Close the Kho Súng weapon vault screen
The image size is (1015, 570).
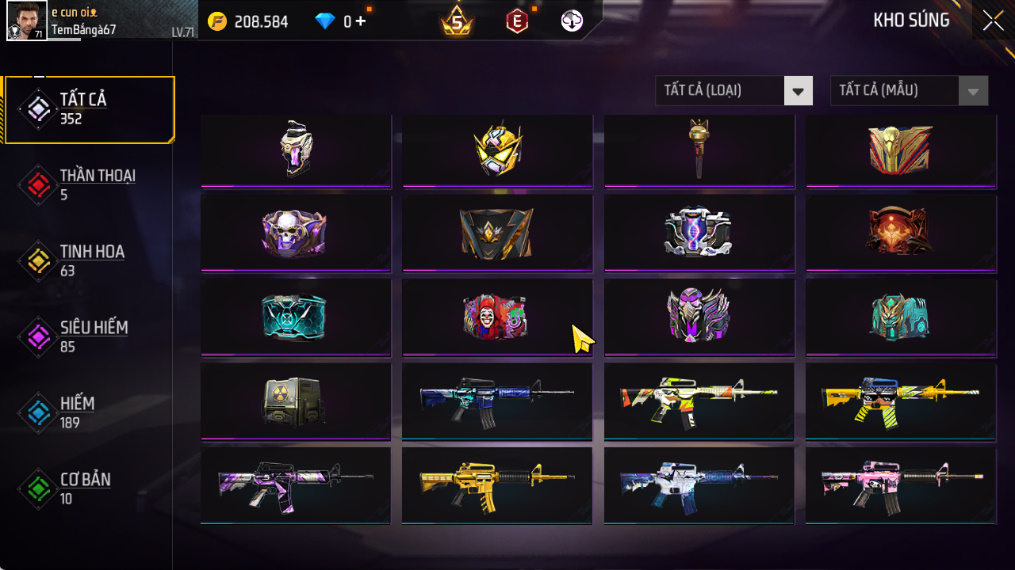pos(992,21)
